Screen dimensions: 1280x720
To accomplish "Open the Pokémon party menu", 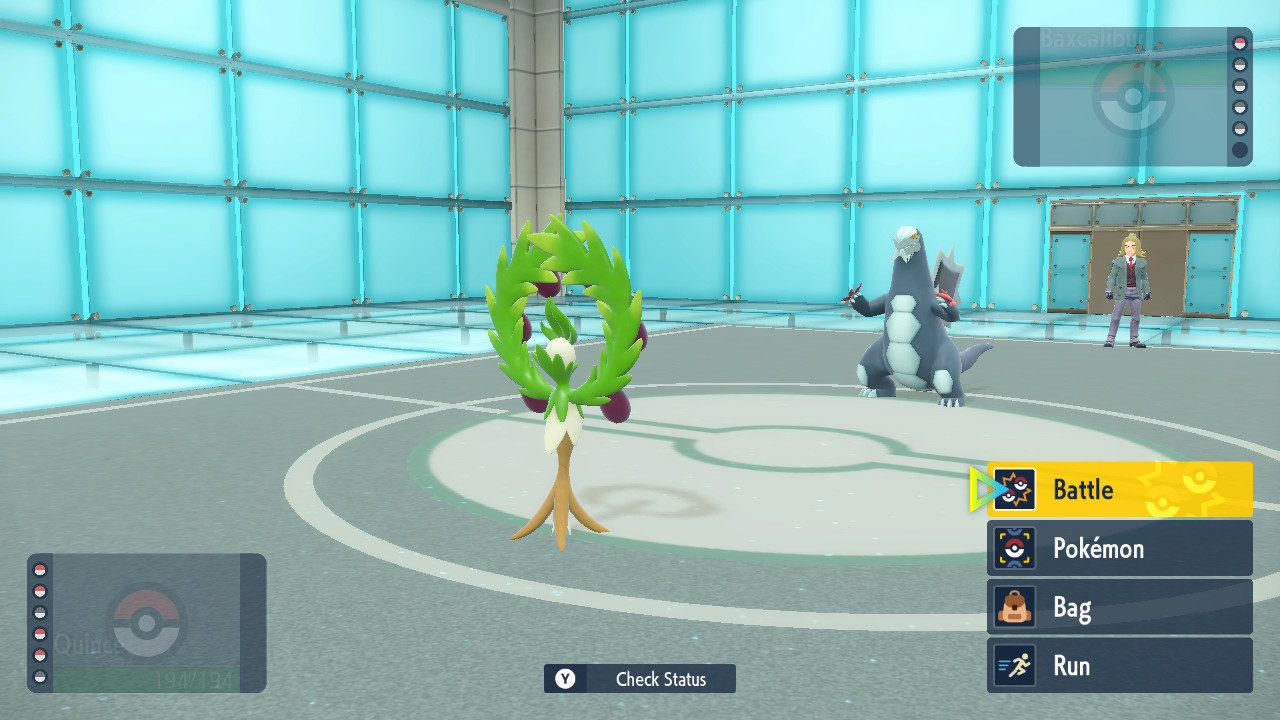I will [1119, 548].
